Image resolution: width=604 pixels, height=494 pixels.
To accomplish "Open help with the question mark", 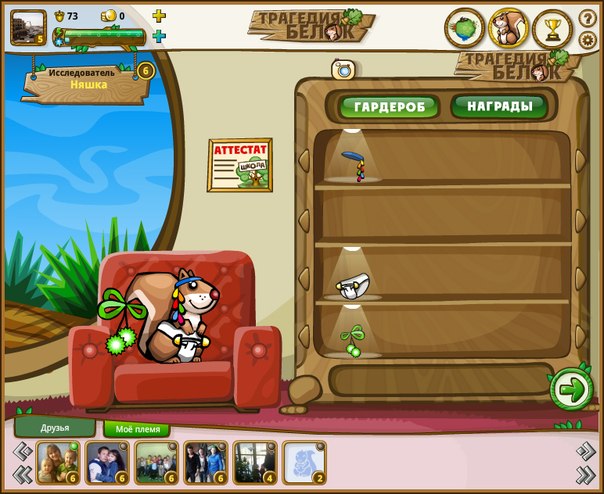I will click(588, 18).
